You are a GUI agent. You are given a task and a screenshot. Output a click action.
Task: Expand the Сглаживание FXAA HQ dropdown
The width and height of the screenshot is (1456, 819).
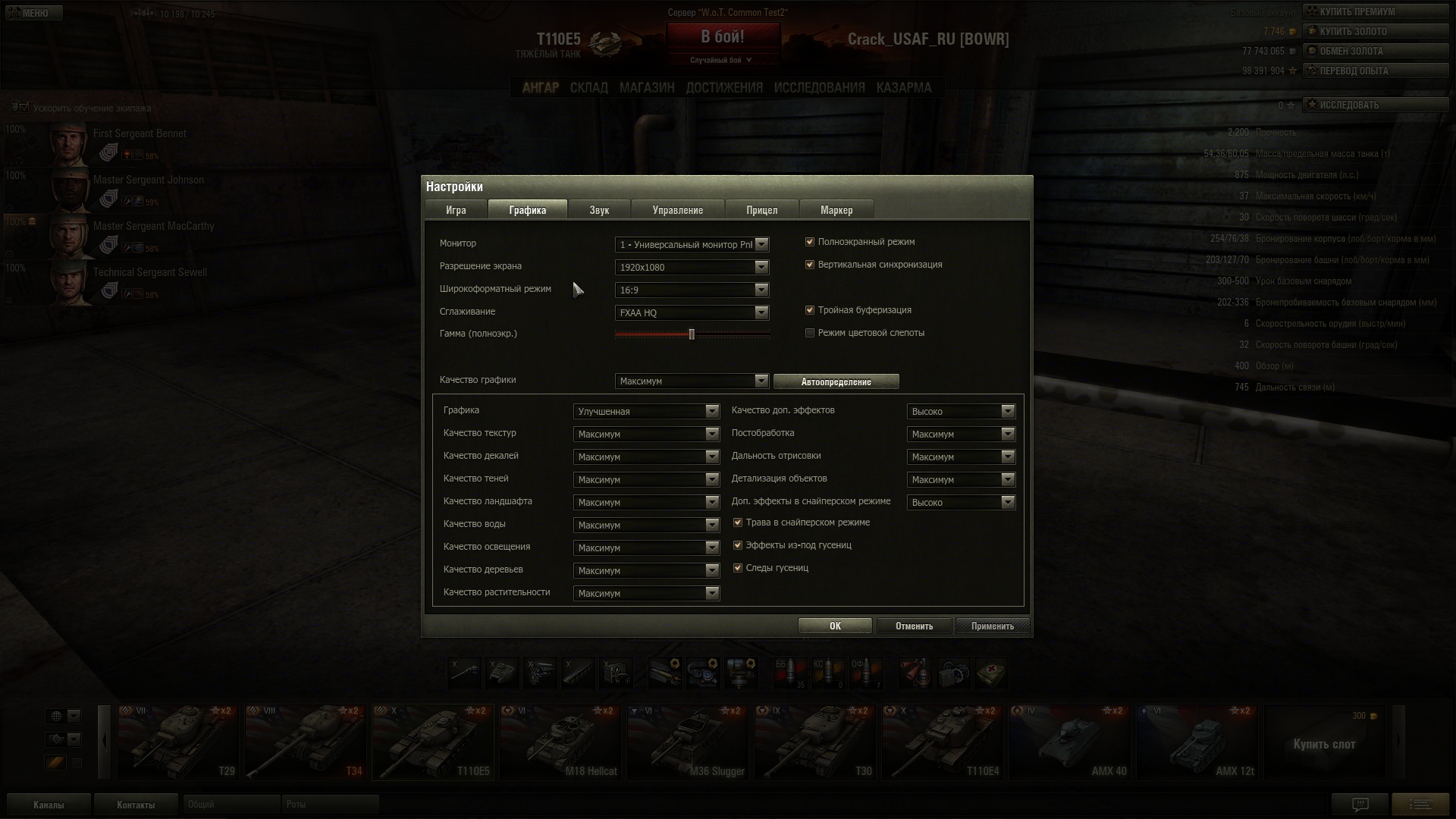point(692,312)
